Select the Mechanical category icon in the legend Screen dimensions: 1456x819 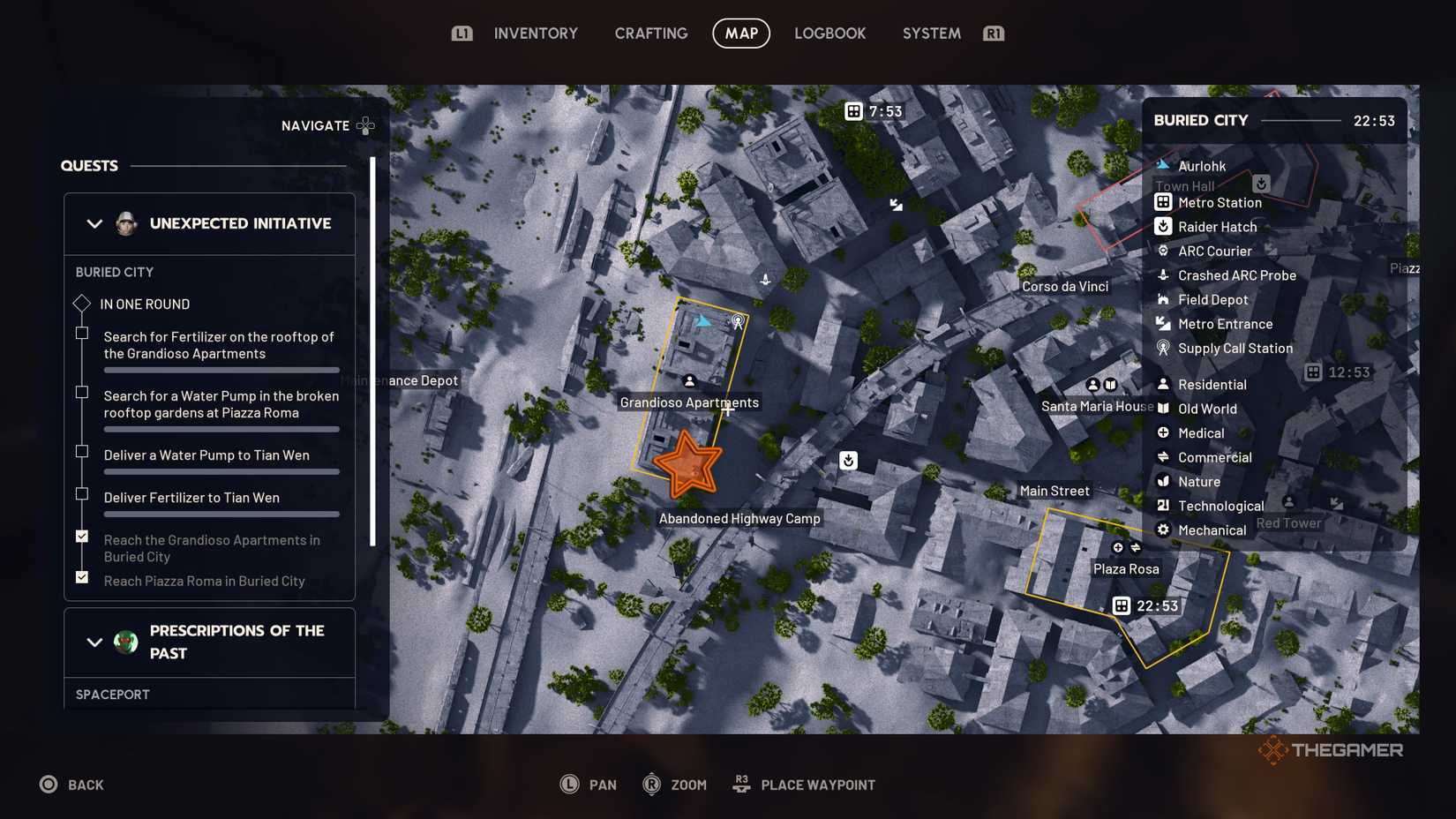point(1163,530)
